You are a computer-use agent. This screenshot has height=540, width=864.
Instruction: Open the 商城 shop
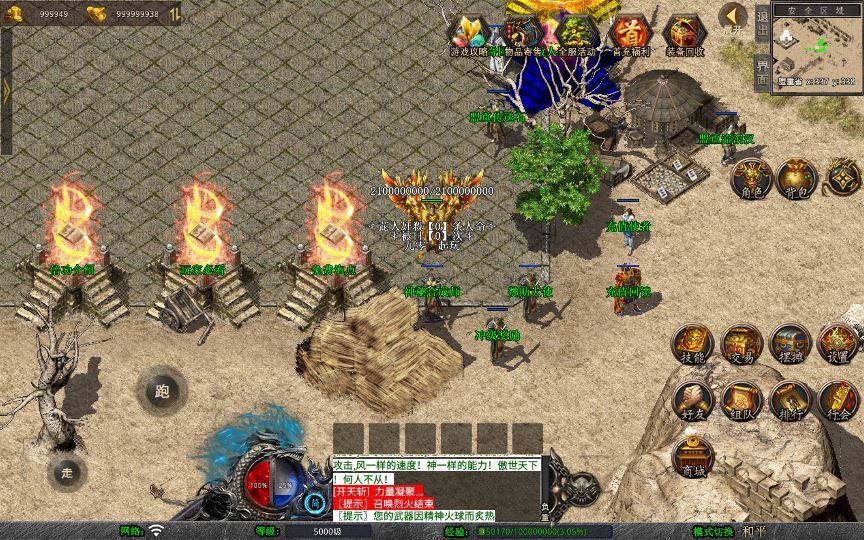coord(691,457)
